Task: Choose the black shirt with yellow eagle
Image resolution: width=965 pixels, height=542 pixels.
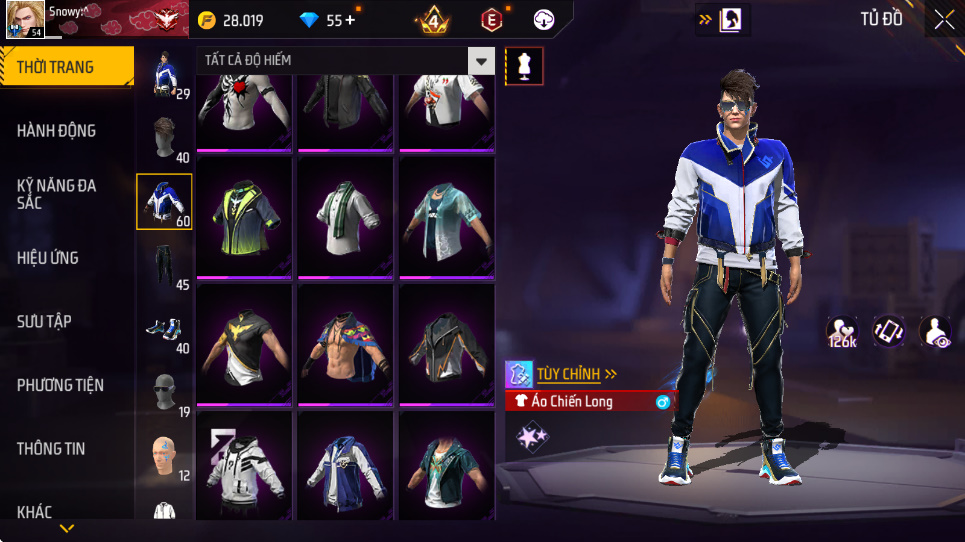Action: click(244, 345)
